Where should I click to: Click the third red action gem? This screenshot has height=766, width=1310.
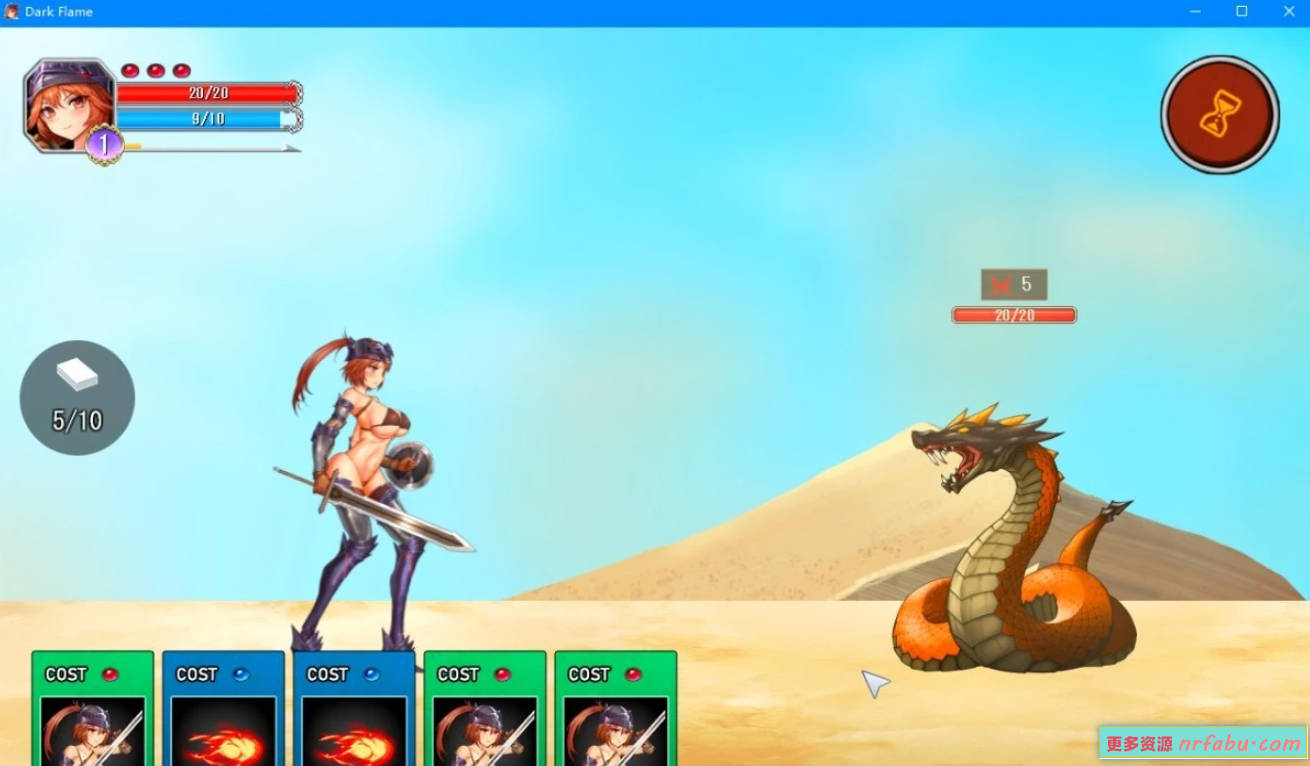[181, 69]
